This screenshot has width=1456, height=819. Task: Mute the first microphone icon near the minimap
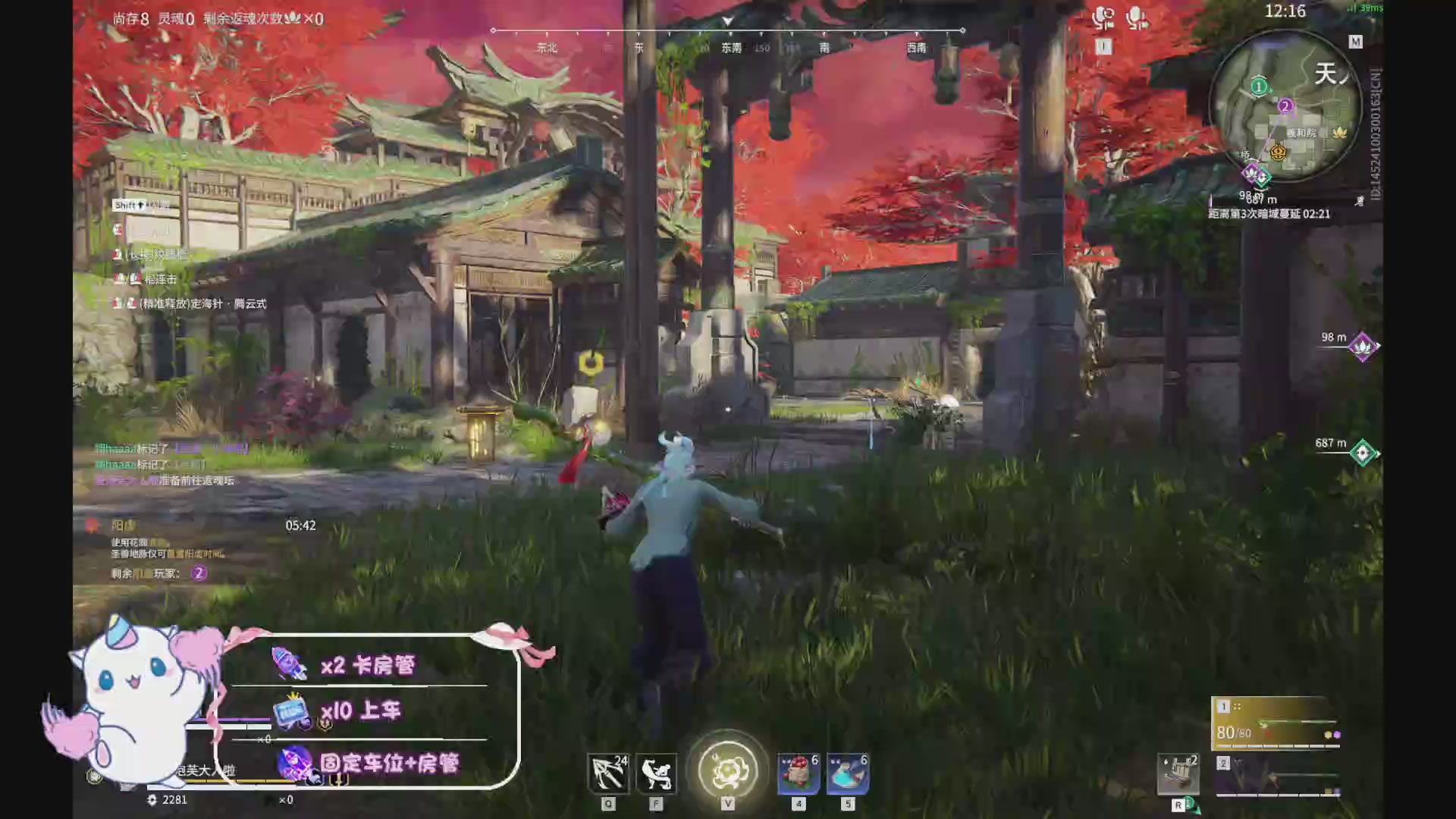tap(1102, 17)
